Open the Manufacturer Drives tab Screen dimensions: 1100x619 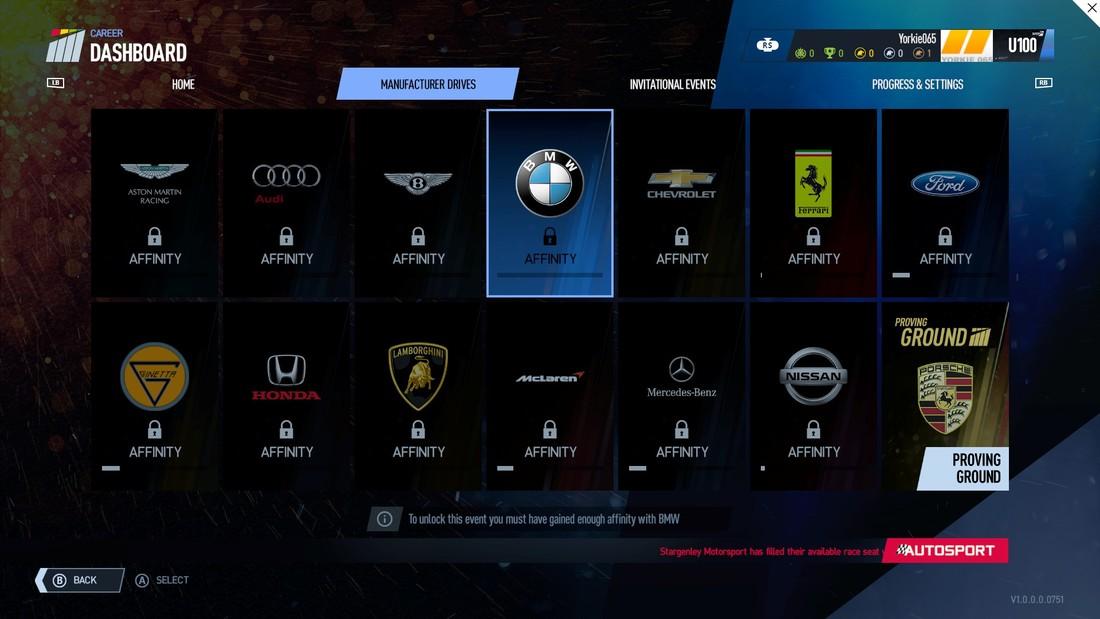tap(428, 84)
